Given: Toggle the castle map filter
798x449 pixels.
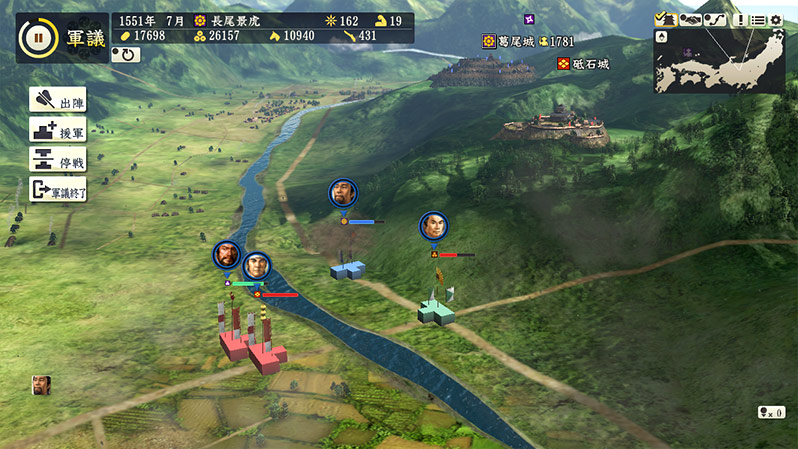Looking at the screenshot, I should pyautogui.click(x=665, y=19).
